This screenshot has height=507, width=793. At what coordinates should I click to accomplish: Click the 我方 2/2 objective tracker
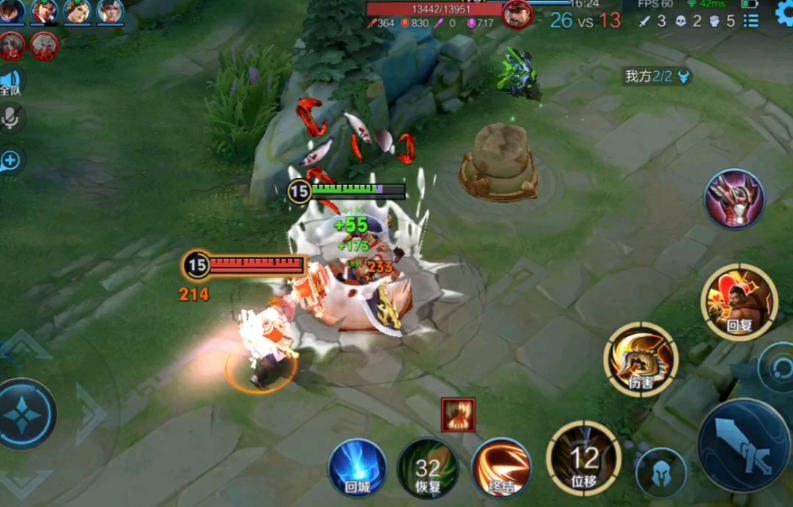tap(657, 76)
